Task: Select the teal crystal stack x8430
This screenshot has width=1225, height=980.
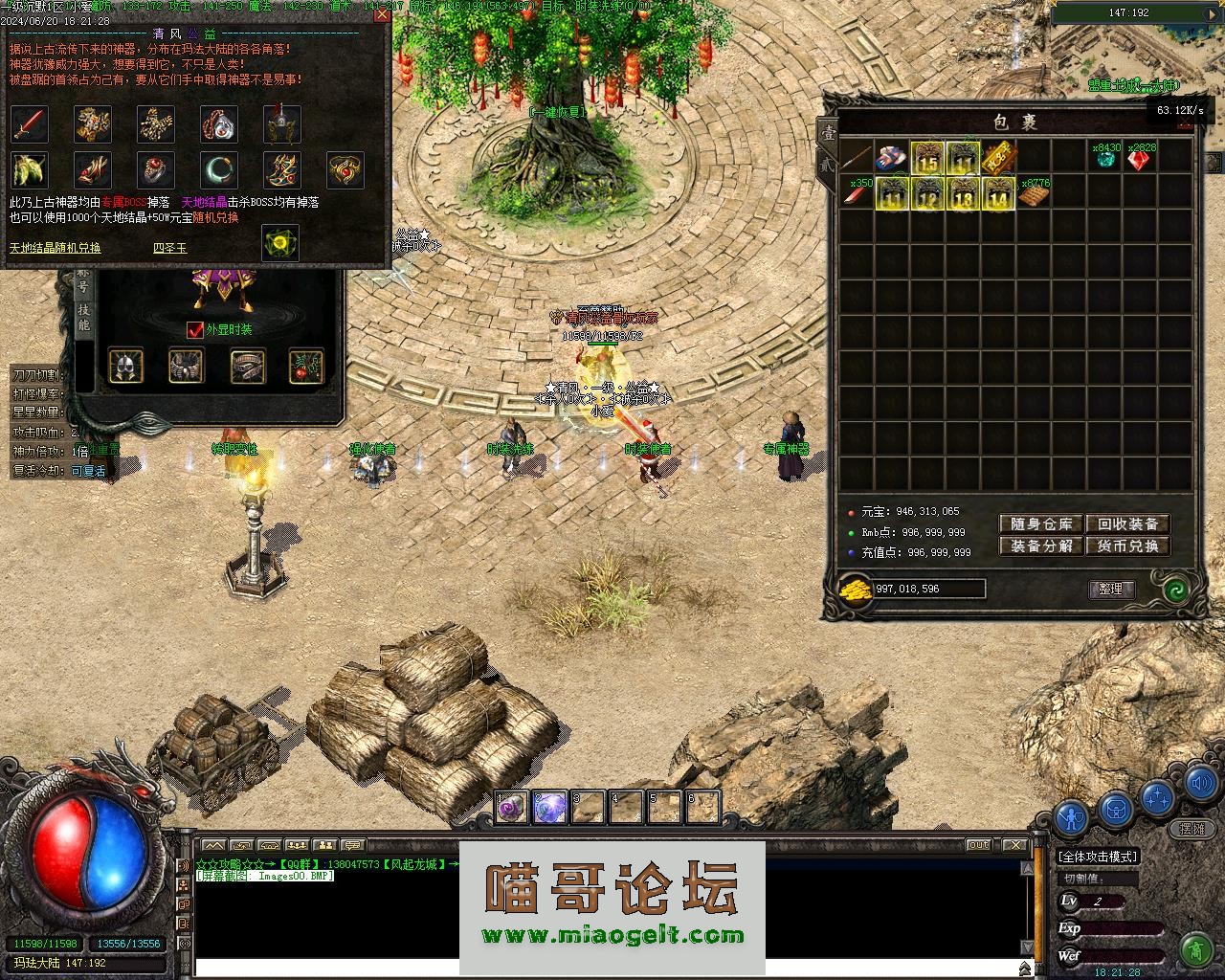Action: [x=1106, y=159]
